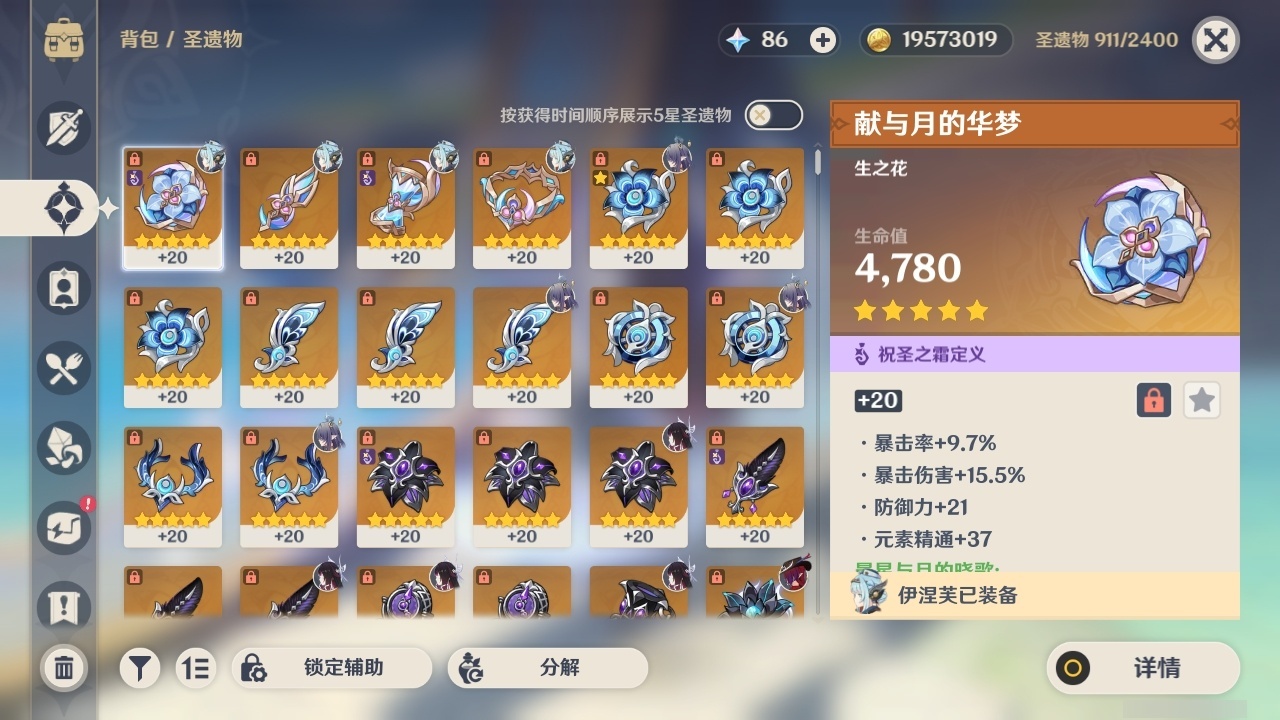Viewport: 1280px width, 720px height.
Task: Select the quest items banner category
Action: point(63,603)
